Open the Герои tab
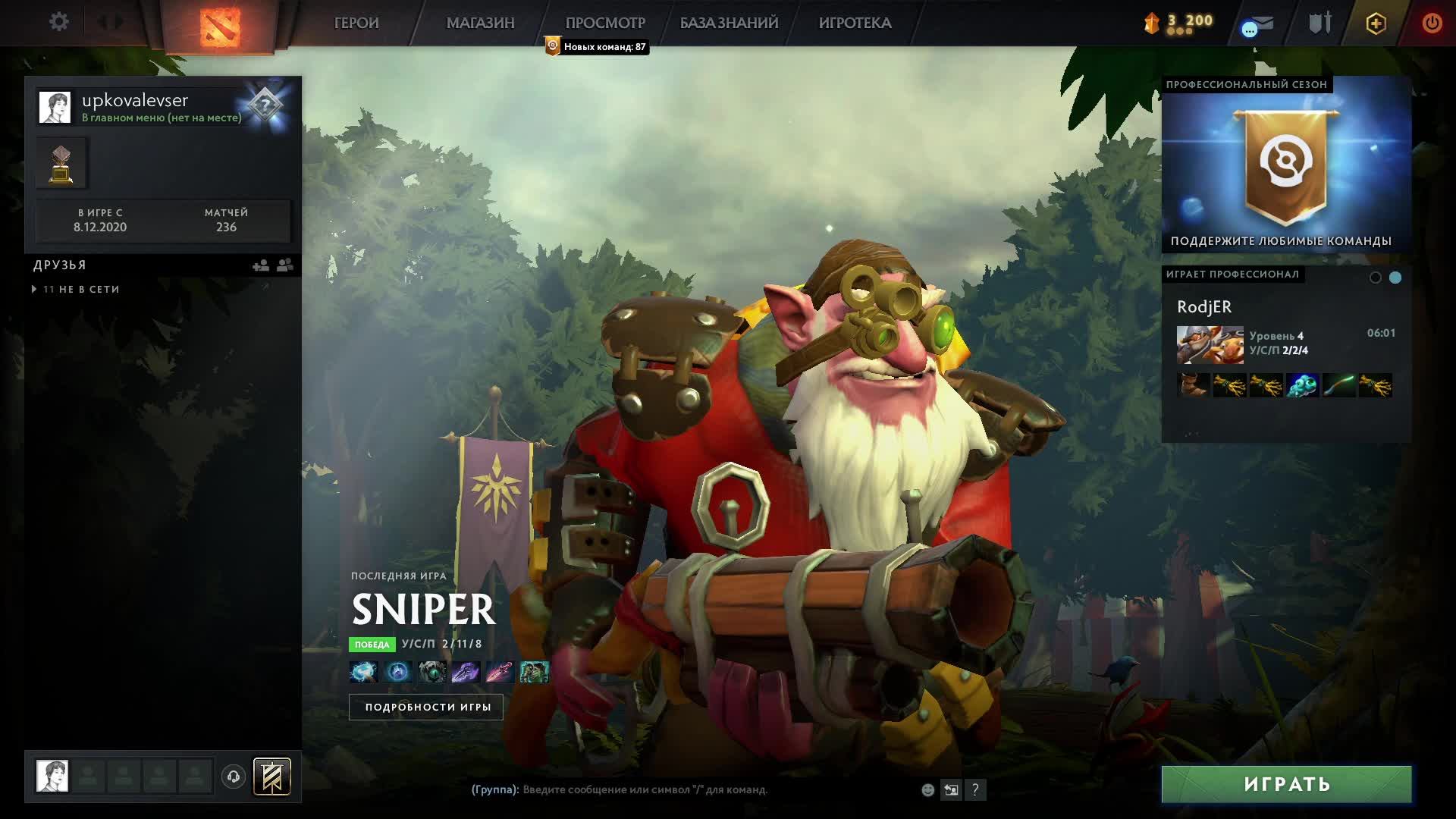The height and width of the screenshot is (819, 1456). point(356,23)
